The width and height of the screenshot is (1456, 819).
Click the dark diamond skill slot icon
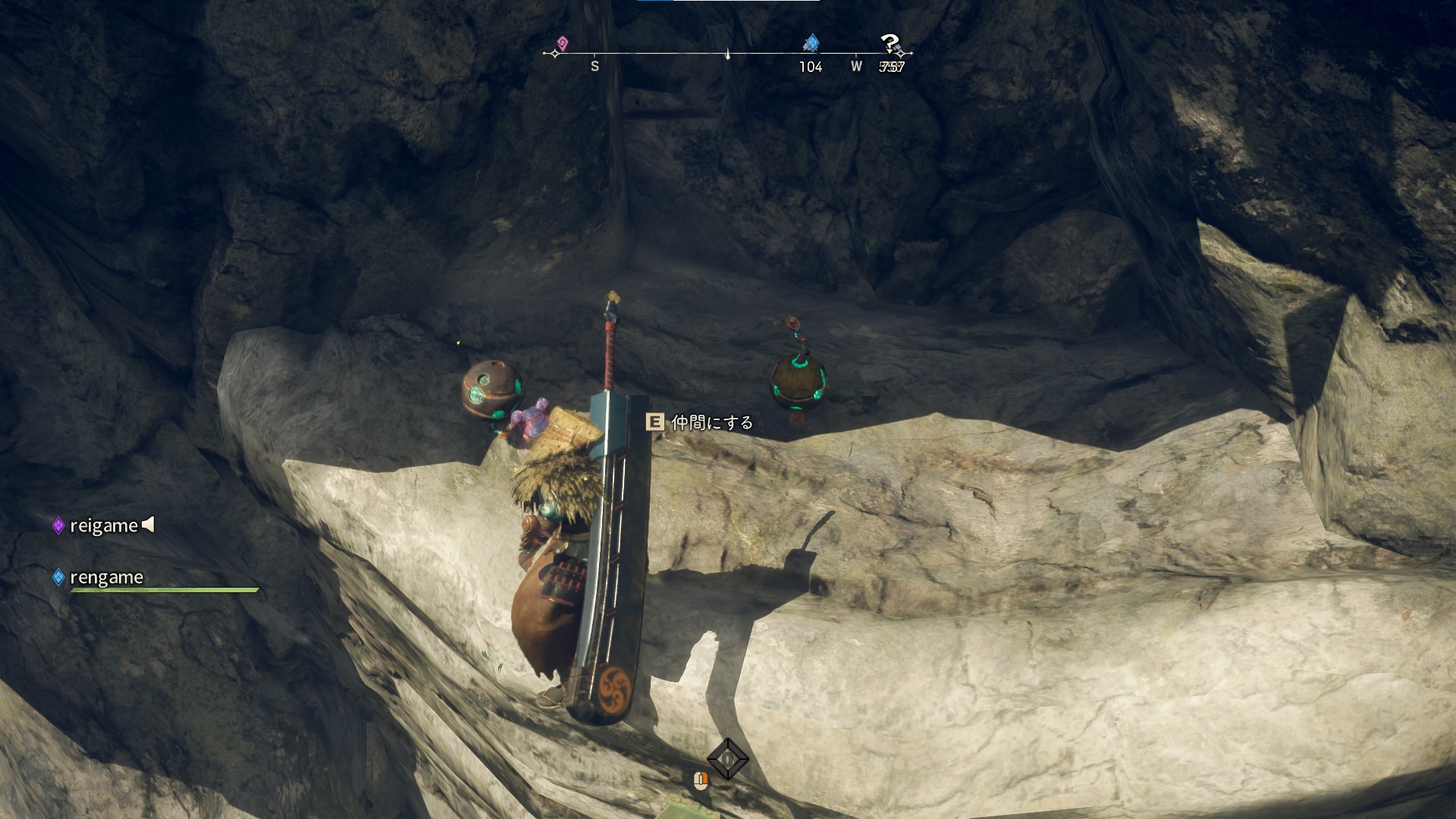click(x=727, y=758)
